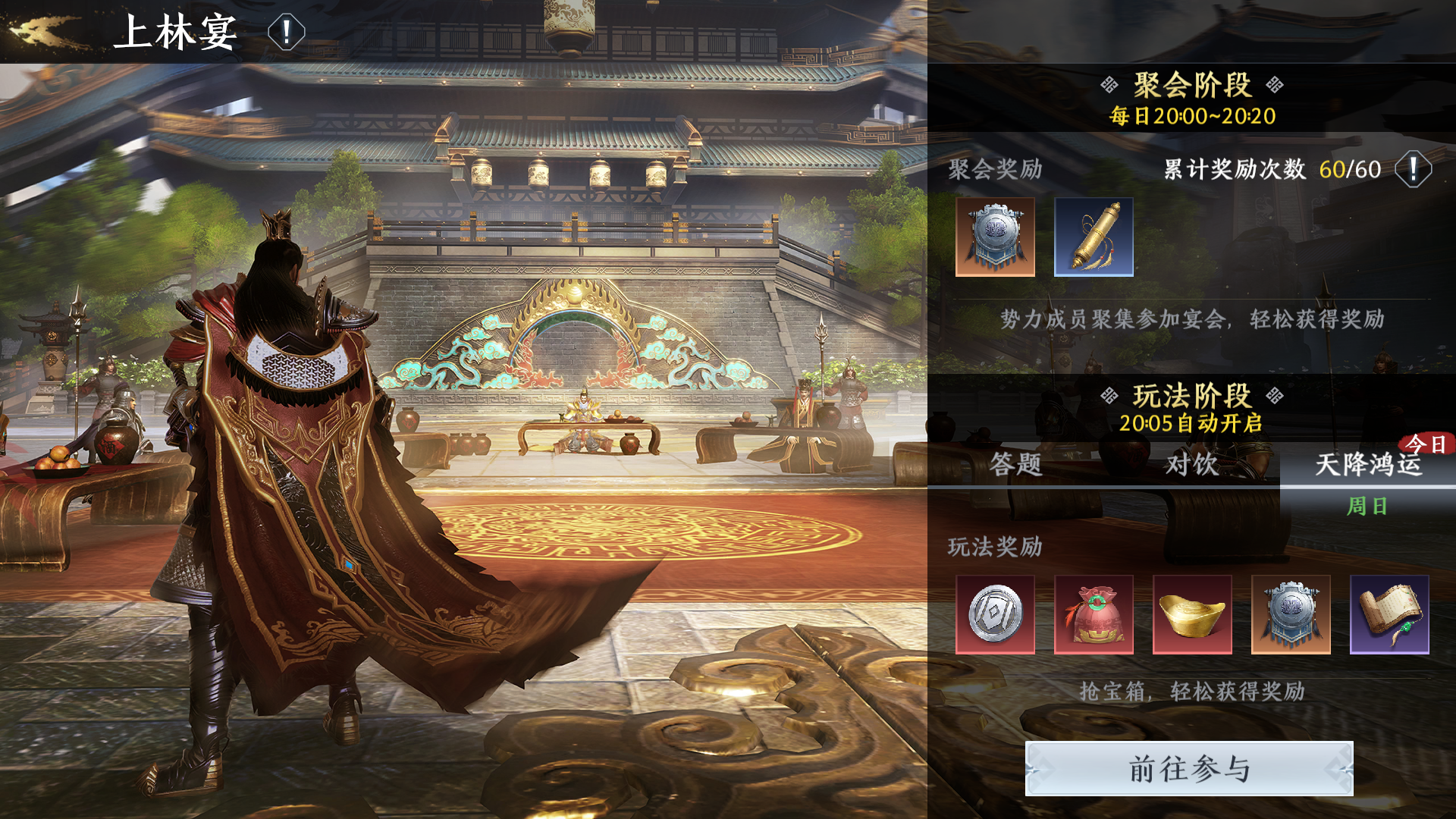Switch to the 答题 tab
Screen dimensions: 1456x819
(1015, 464)
